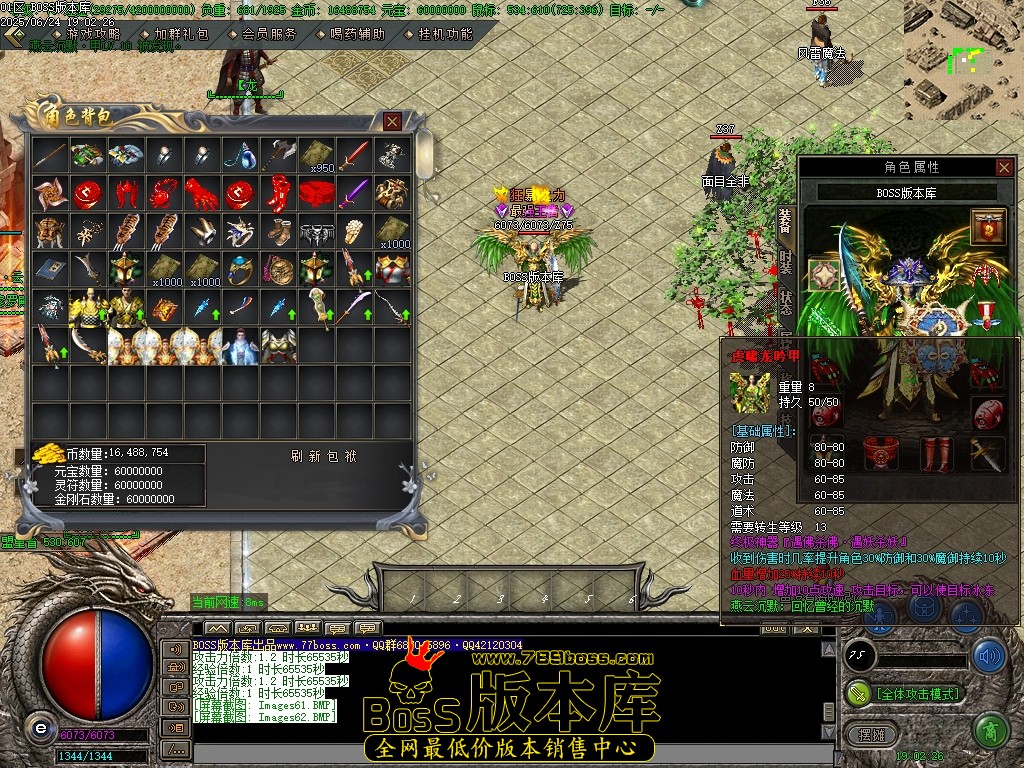
Task: Select the red gloves in the backpack
Action: (203, 193)
